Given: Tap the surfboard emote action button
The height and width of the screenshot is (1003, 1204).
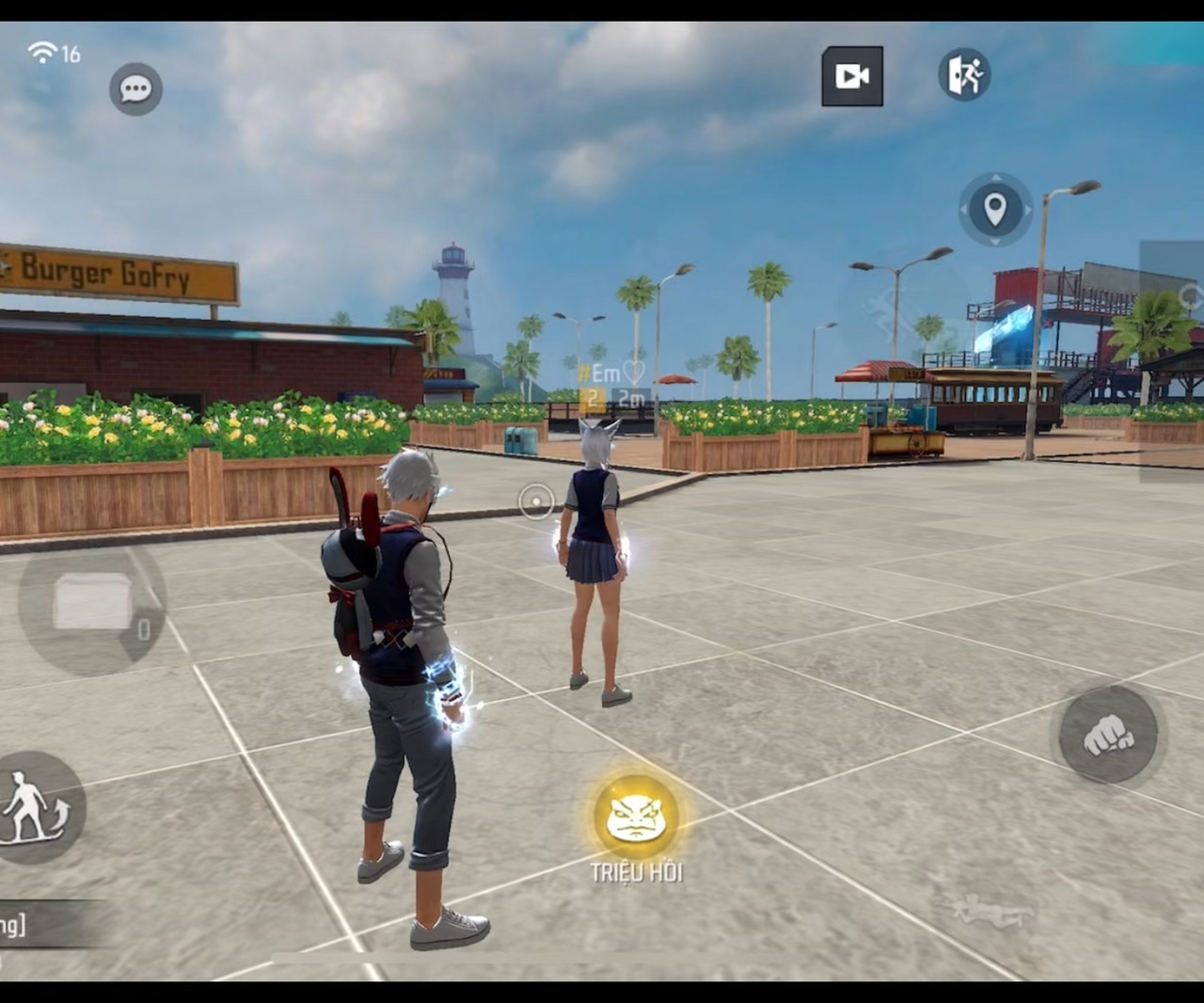Looking at the screenshot, I should point(38,808).
